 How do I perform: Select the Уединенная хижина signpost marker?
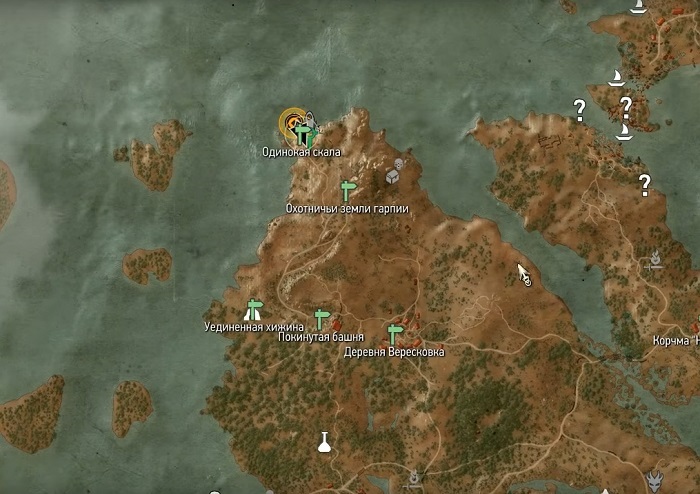tap(254, 308)
